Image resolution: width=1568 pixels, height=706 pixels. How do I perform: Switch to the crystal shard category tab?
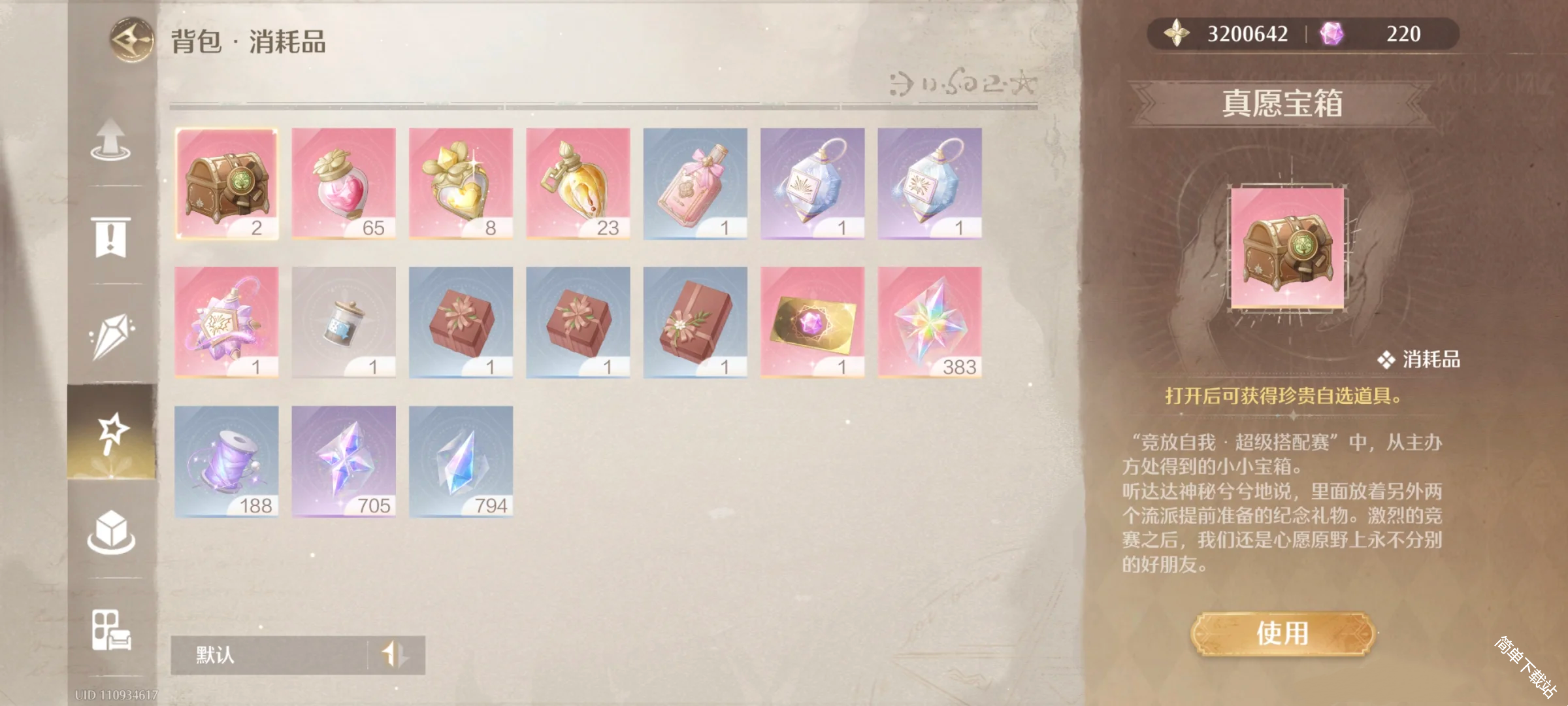(x=111, y=335)
